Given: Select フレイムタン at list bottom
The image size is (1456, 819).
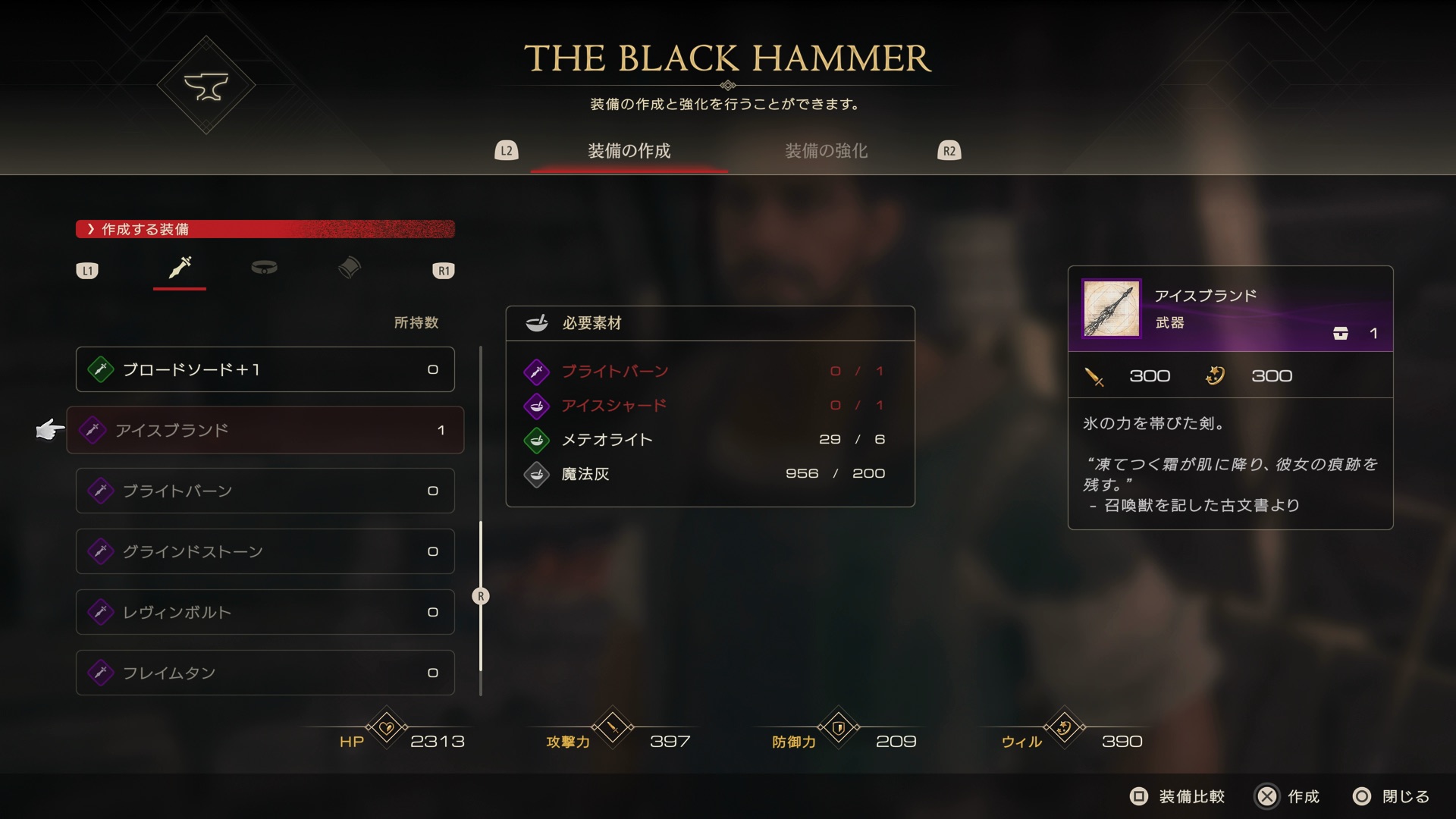Looking at the screenshot, I should click(265, 673).
